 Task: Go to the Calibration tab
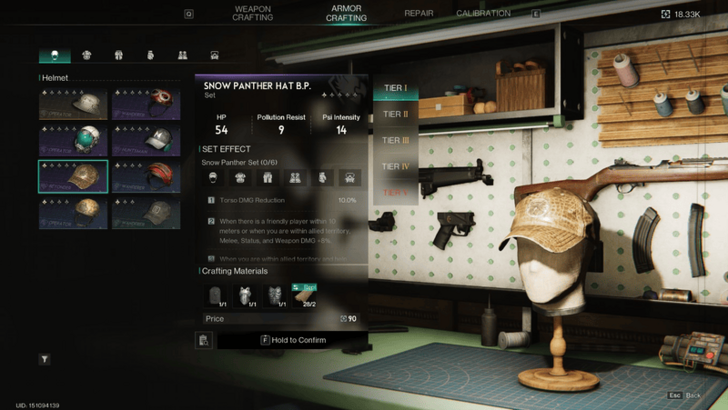coord(483,14)
